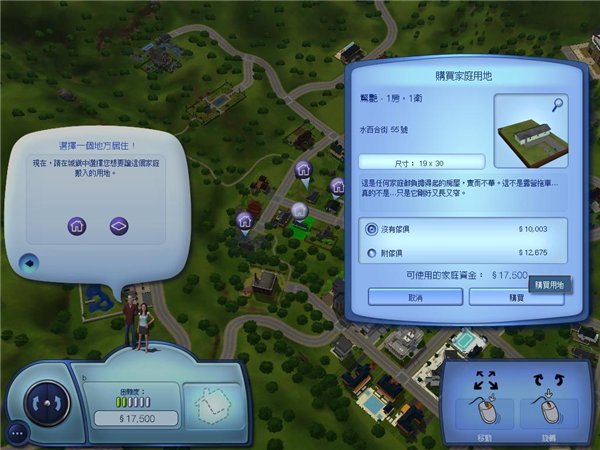Click the house icon in the speech bubble
600x450 pixels.
click(77, 225)
